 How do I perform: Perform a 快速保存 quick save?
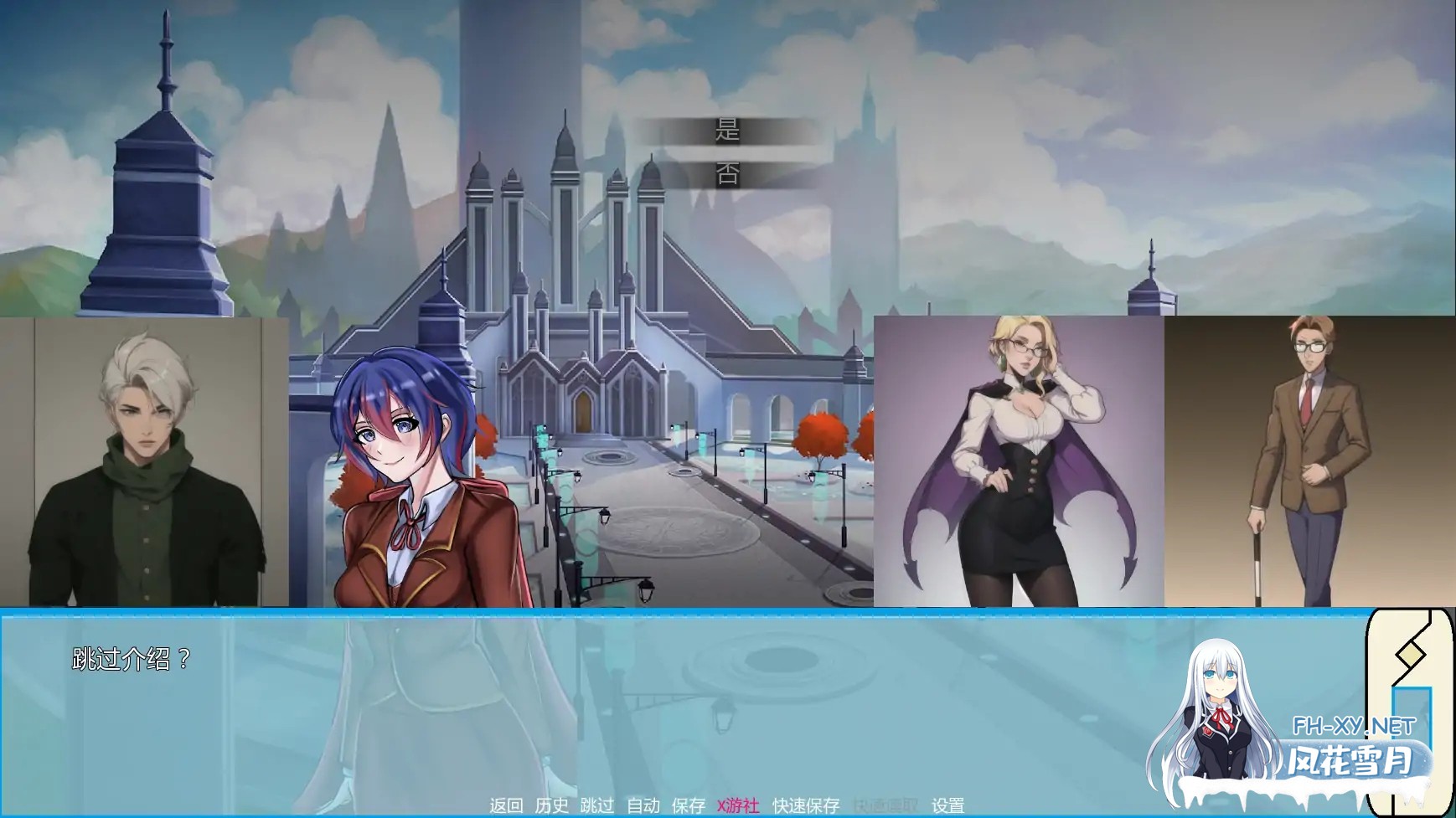click(806, 807)
